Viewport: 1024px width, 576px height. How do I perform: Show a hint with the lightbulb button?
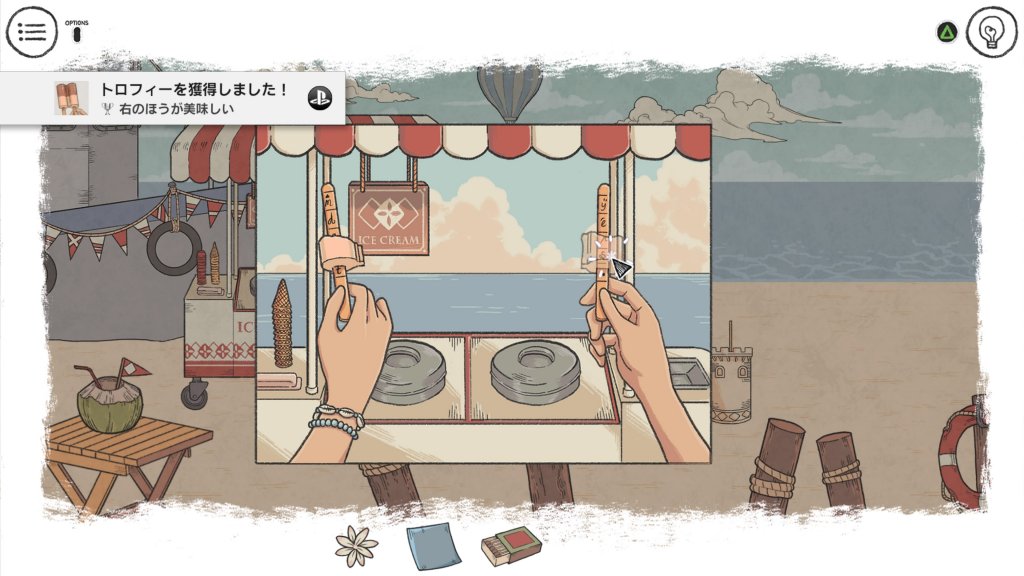991,32
